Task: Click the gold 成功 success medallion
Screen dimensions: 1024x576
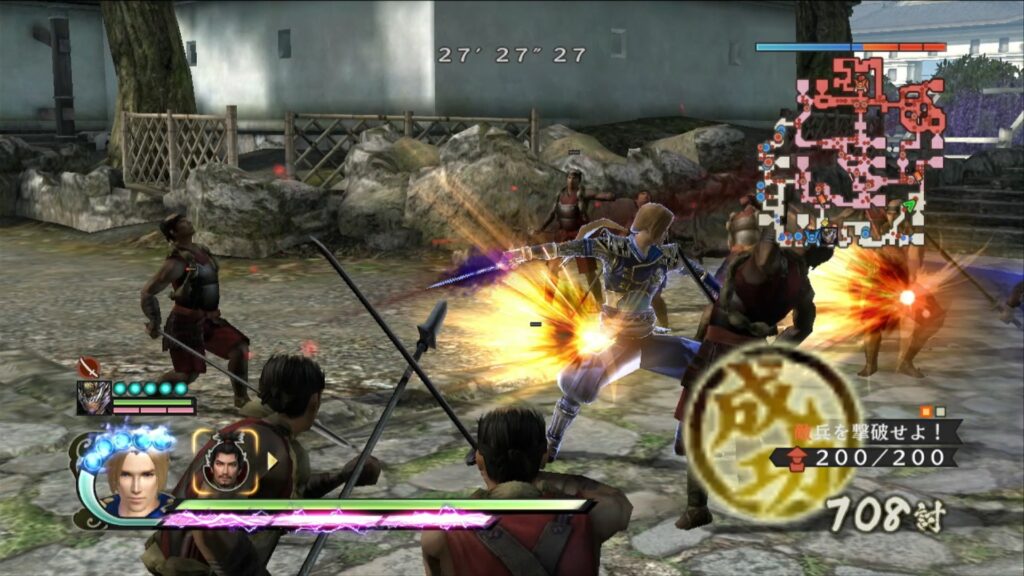Action: 772,430
